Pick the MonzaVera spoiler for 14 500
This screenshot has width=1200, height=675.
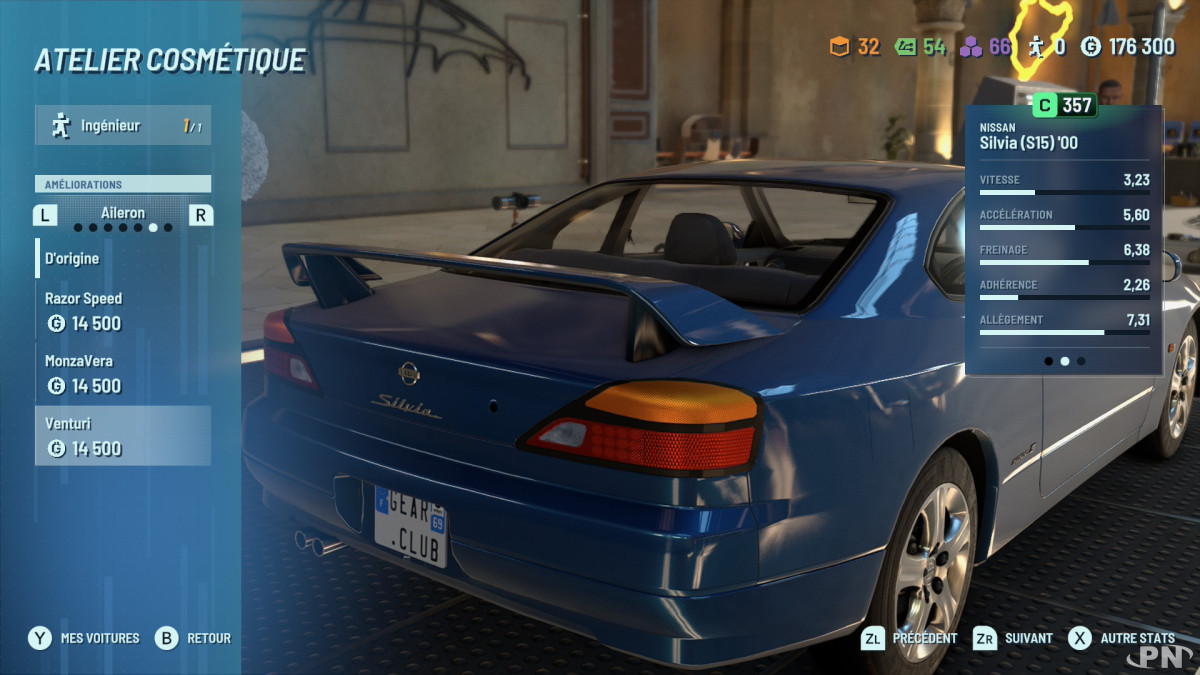tap(122, 373)
